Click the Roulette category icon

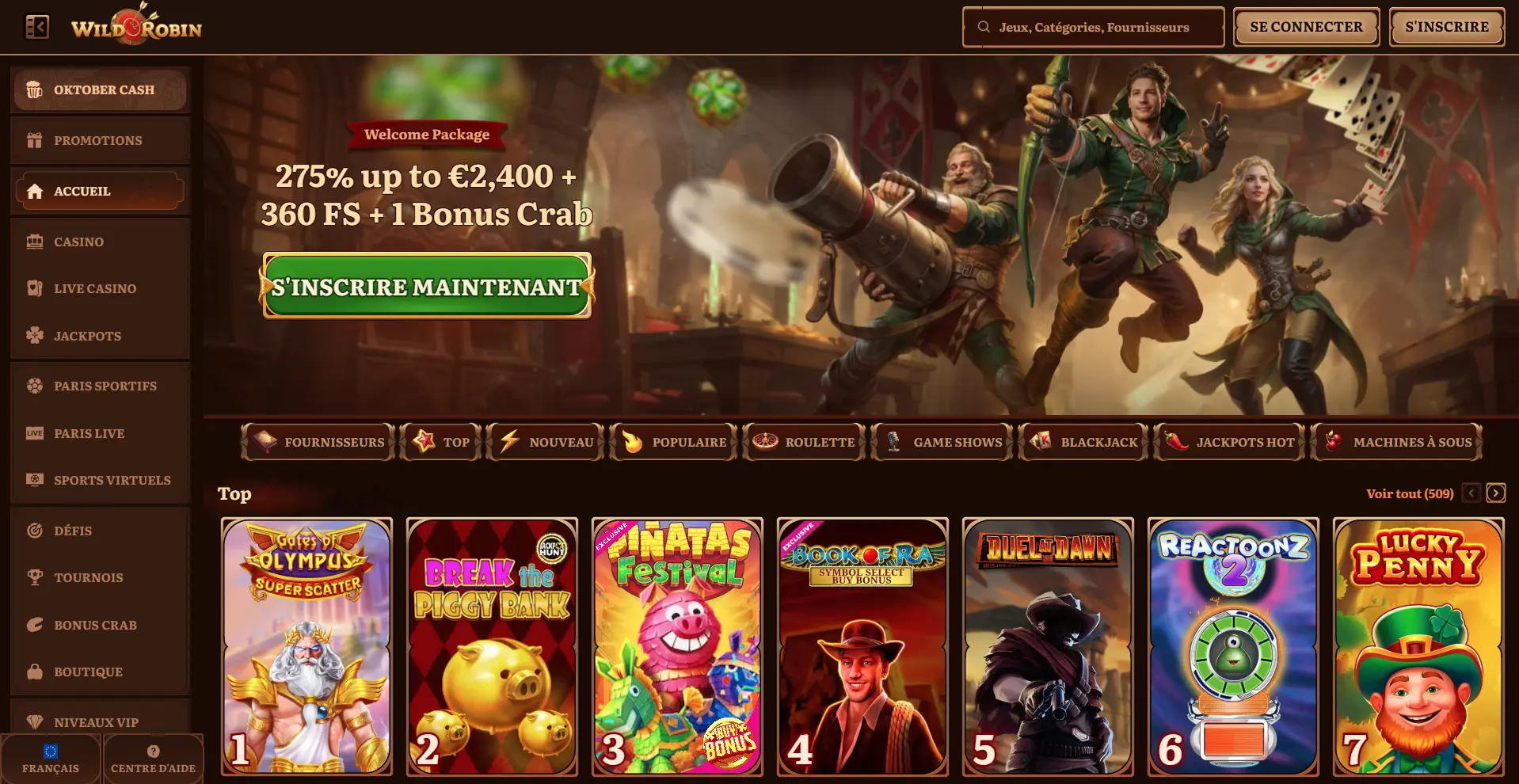coord(767,442)
